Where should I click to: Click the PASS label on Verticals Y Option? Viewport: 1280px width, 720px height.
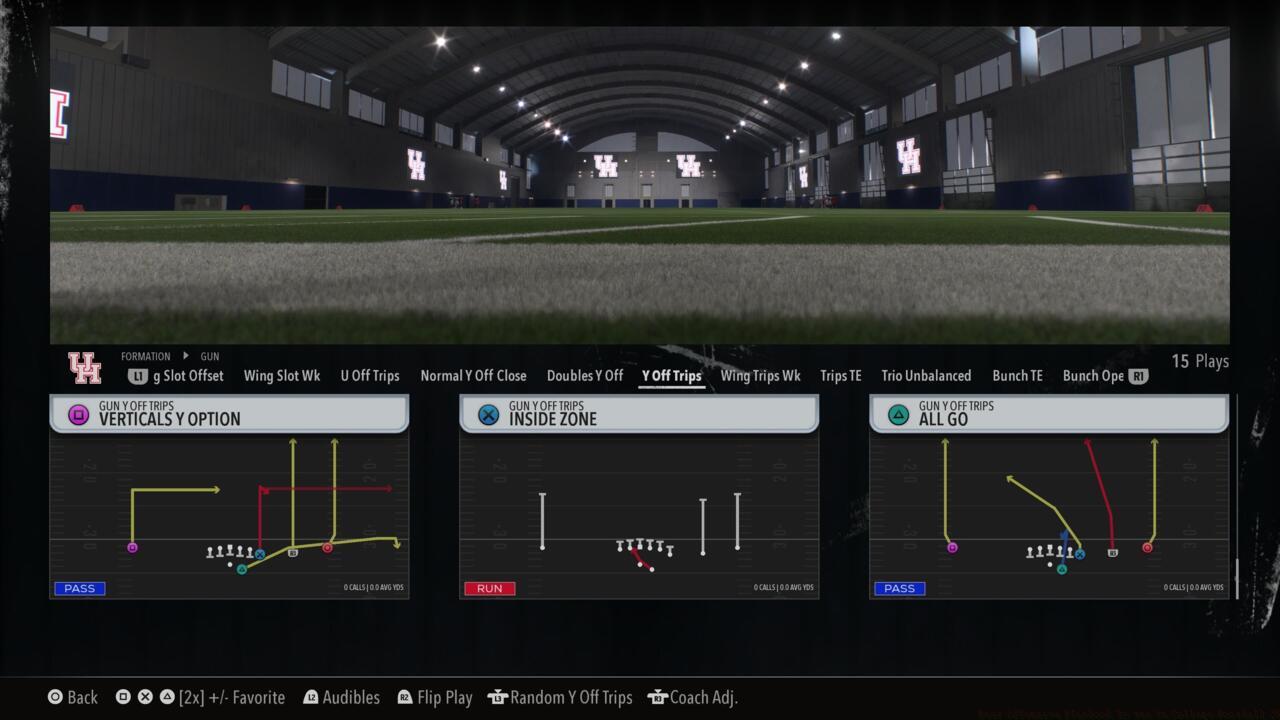79,588
